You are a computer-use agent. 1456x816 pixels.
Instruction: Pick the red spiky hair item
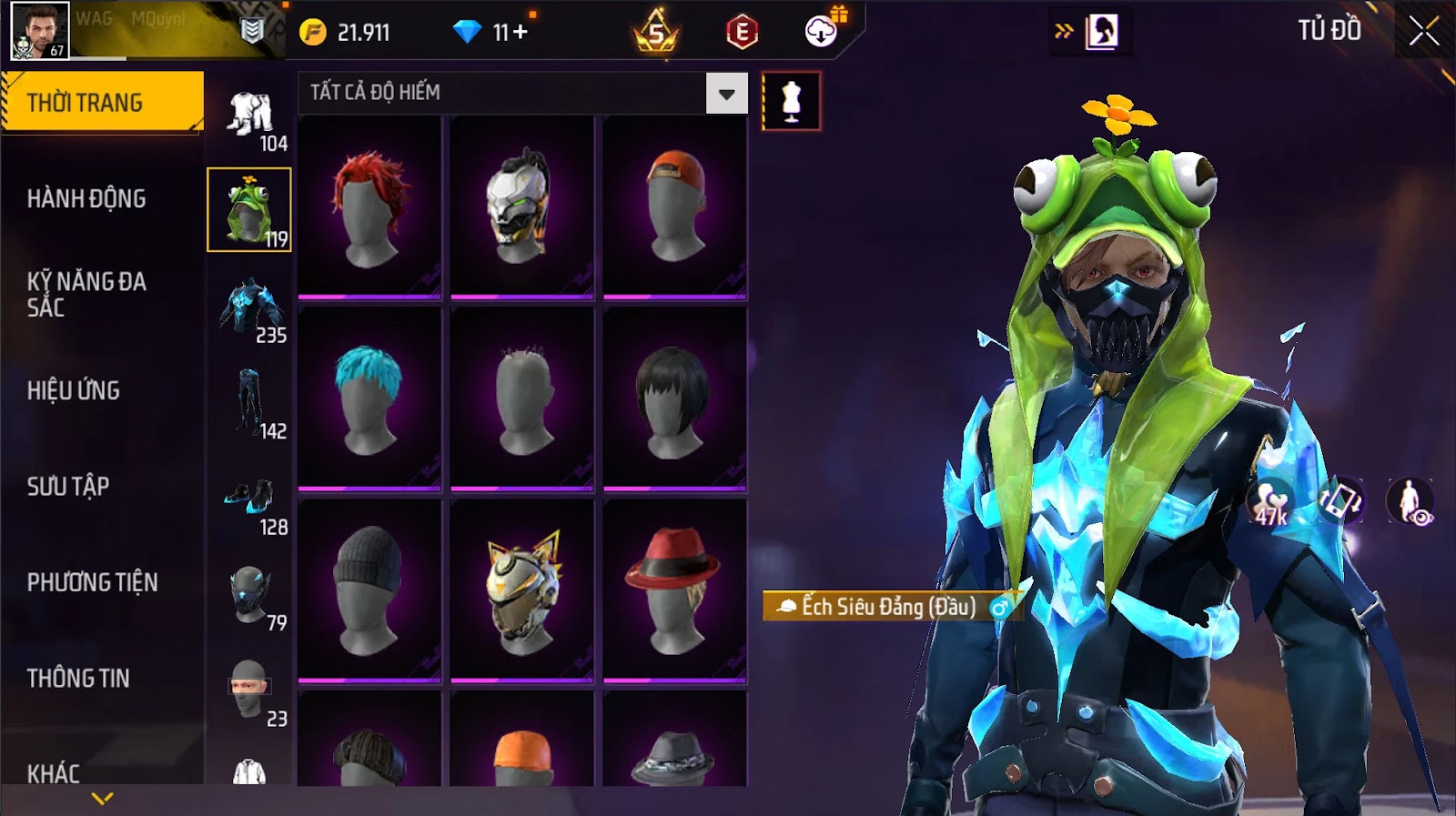tap(369, 207)
